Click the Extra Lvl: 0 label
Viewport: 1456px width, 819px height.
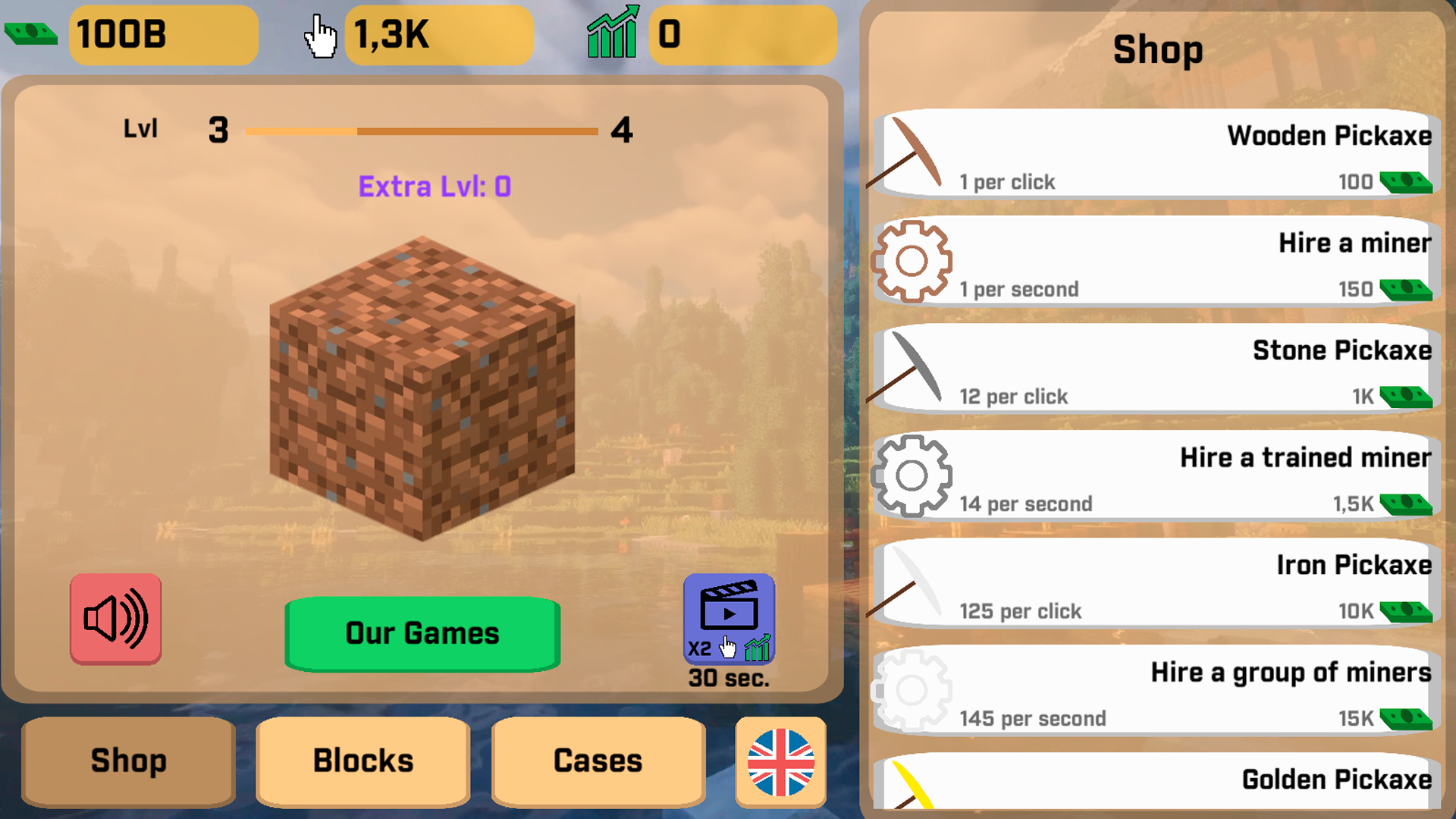pos(435,186)
